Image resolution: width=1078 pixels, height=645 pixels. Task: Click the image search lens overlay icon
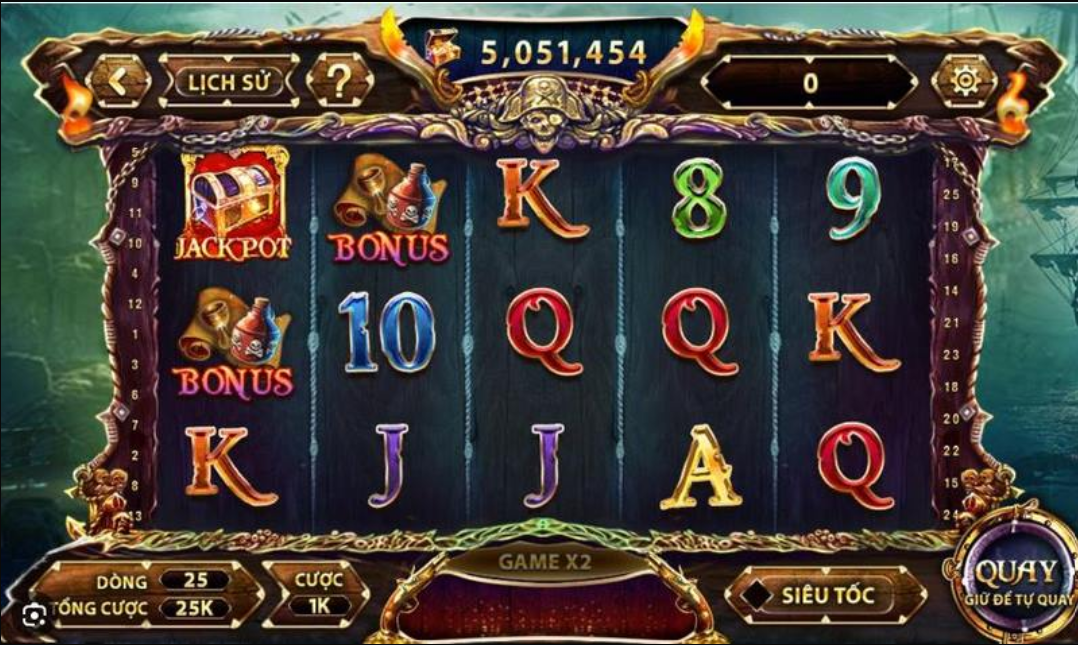tap(35, 613)
